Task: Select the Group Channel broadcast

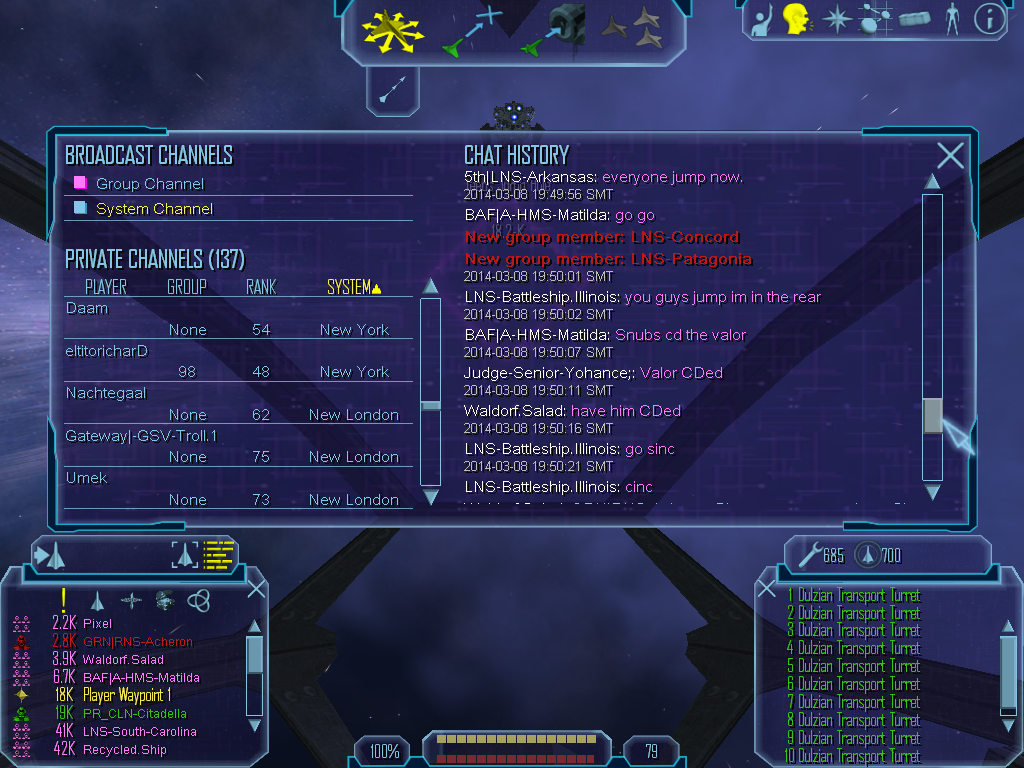Action: [149, 184]
